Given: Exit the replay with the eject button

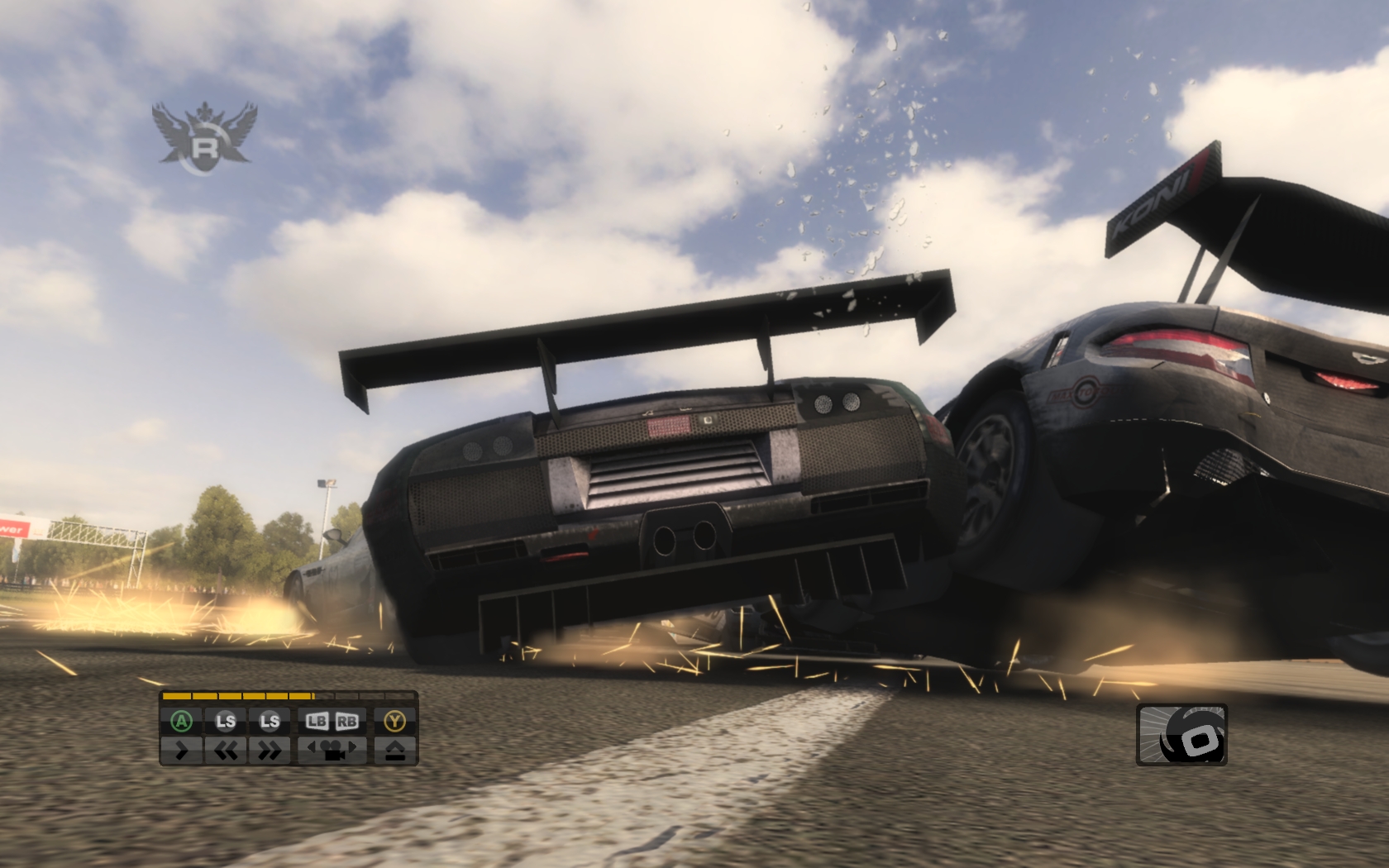Looking at the screenshot, I should click(395, 751).
